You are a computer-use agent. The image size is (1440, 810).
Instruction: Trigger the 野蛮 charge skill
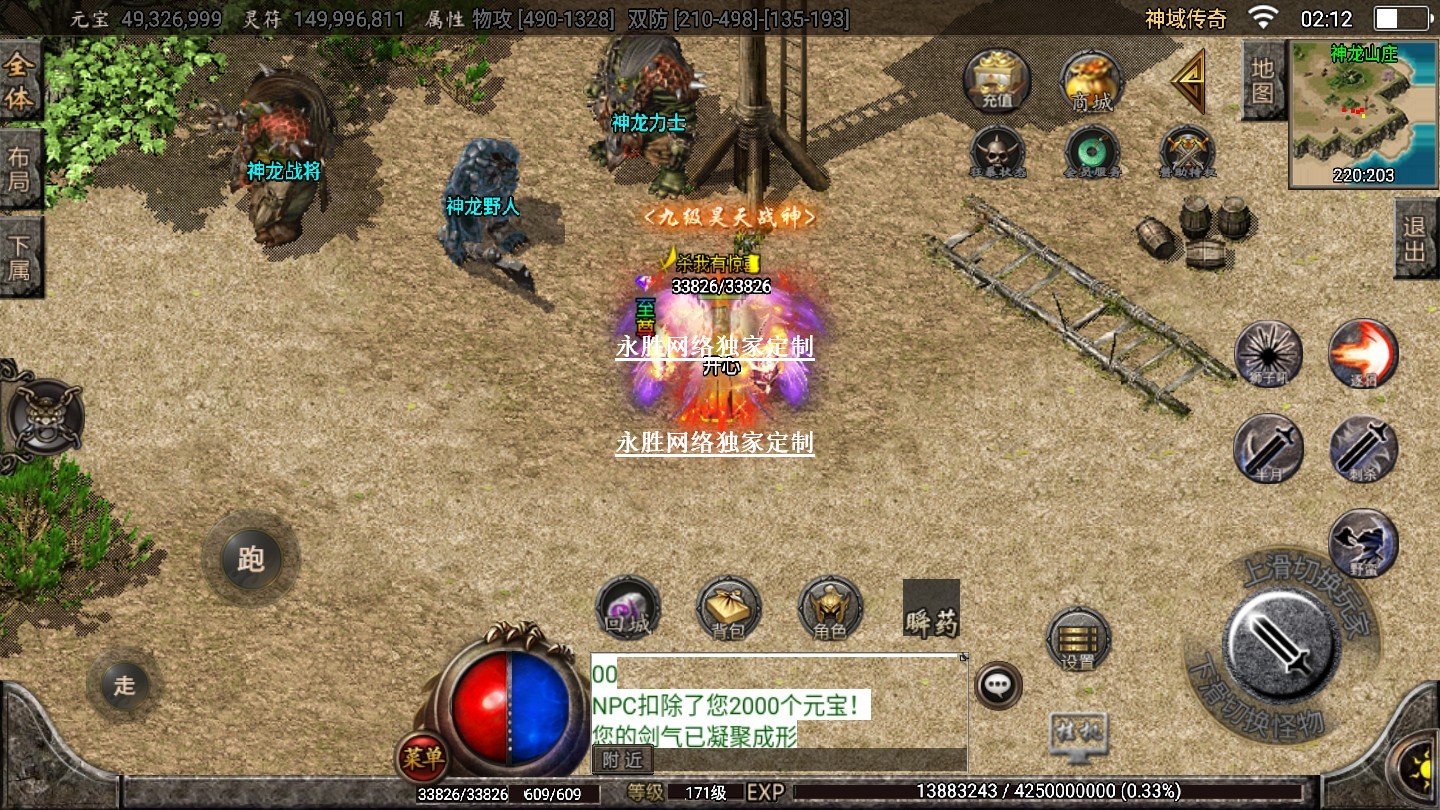click(1363, 543)
